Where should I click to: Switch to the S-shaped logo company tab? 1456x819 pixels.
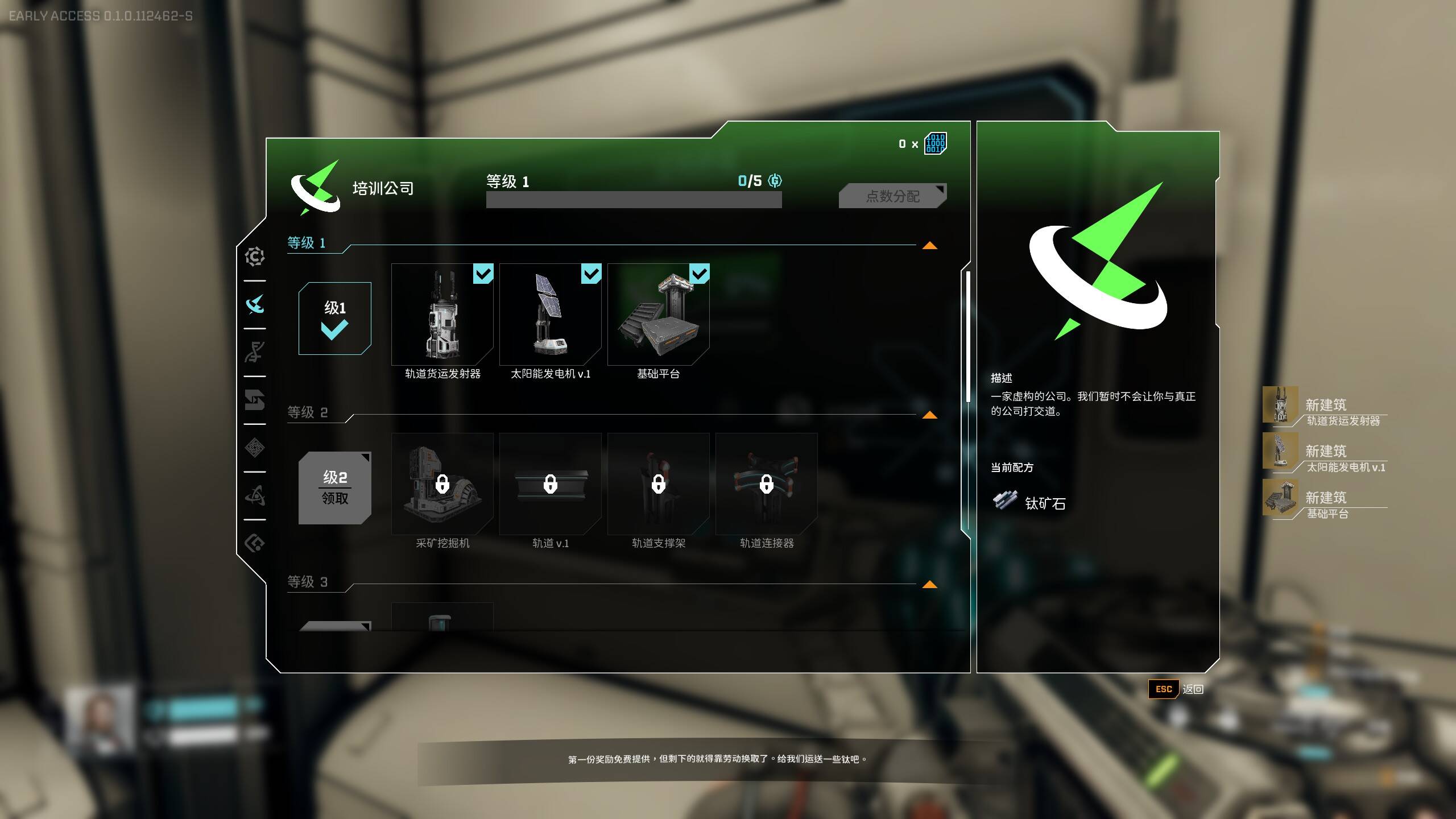point(255,400)
